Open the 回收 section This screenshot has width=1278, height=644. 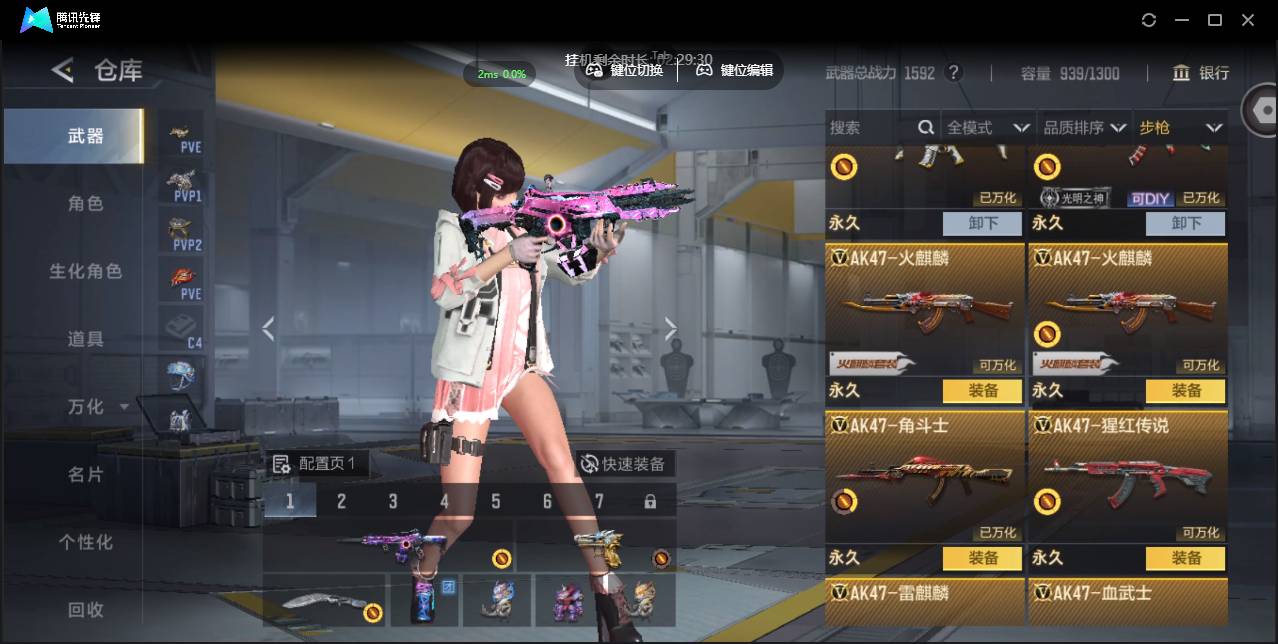pos(85,609)
